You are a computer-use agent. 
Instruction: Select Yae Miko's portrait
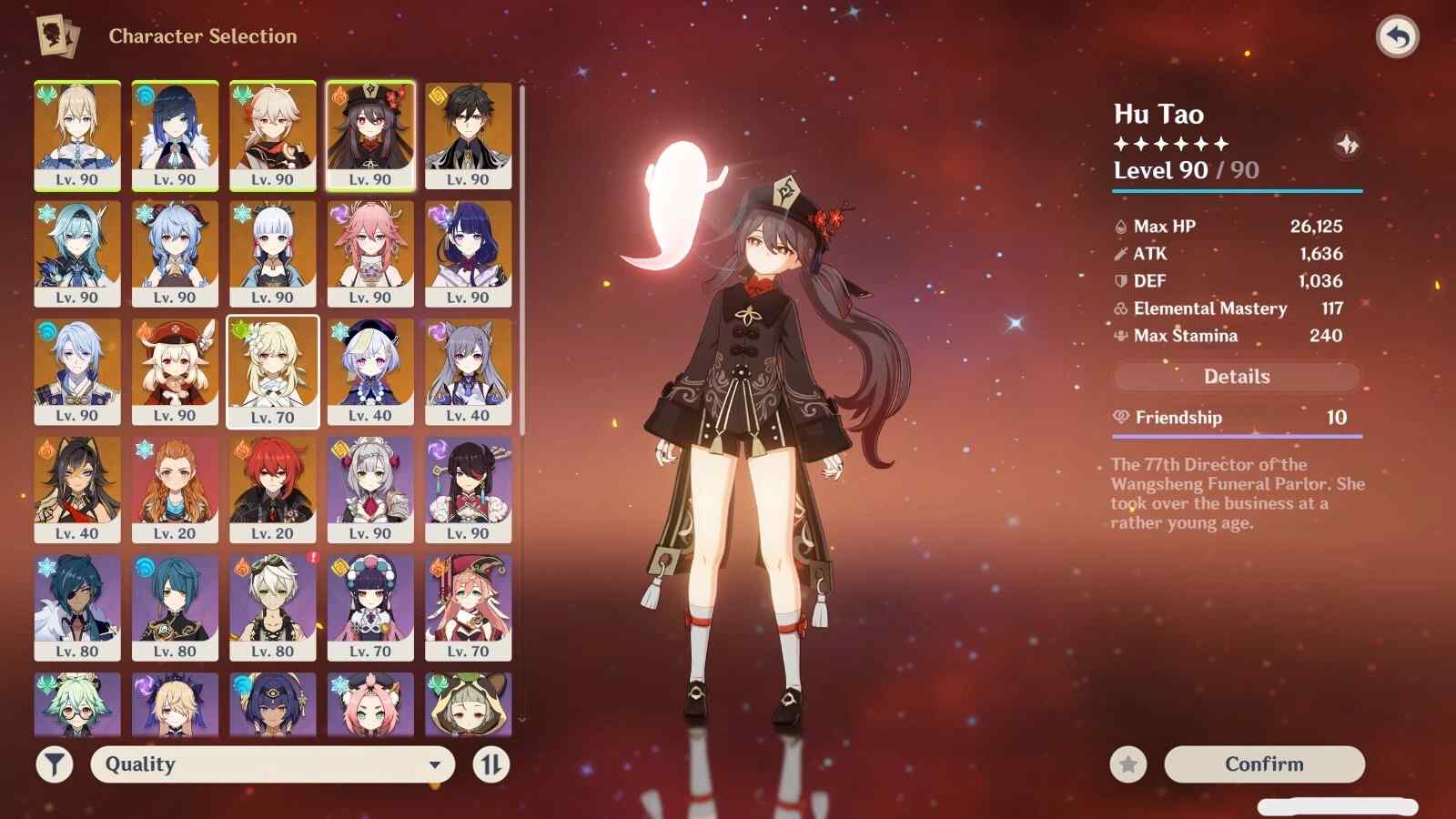[370, 253]
